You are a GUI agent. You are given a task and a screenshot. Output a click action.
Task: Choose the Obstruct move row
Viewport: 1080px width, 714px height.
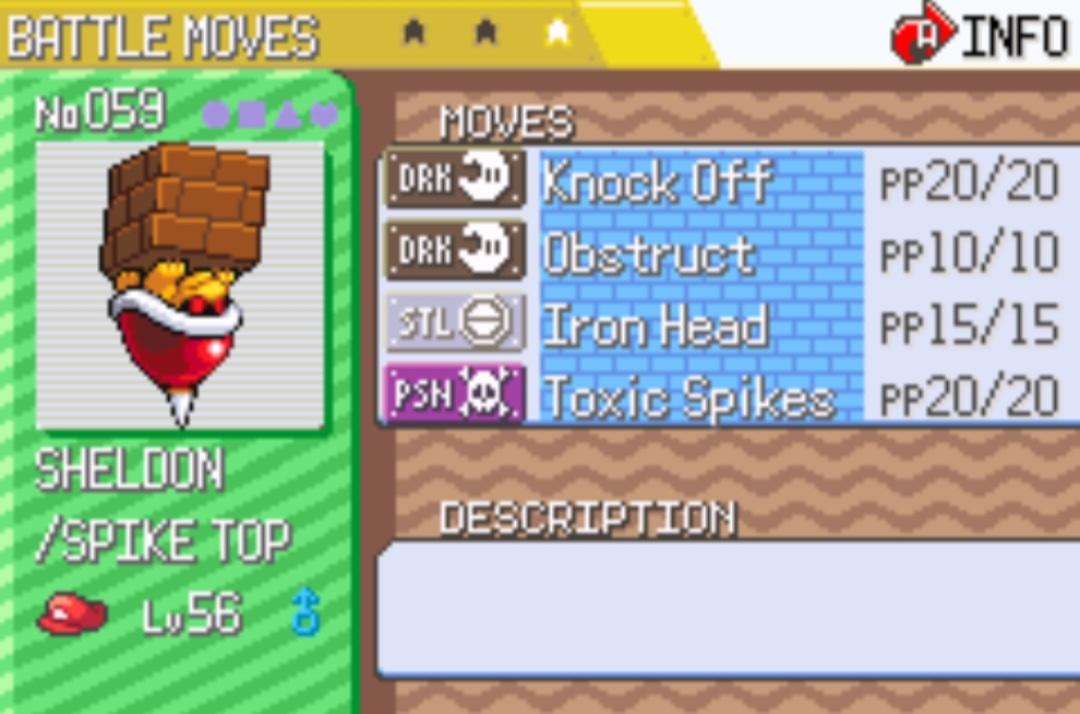pyautogui.click(x=648, y=255)
